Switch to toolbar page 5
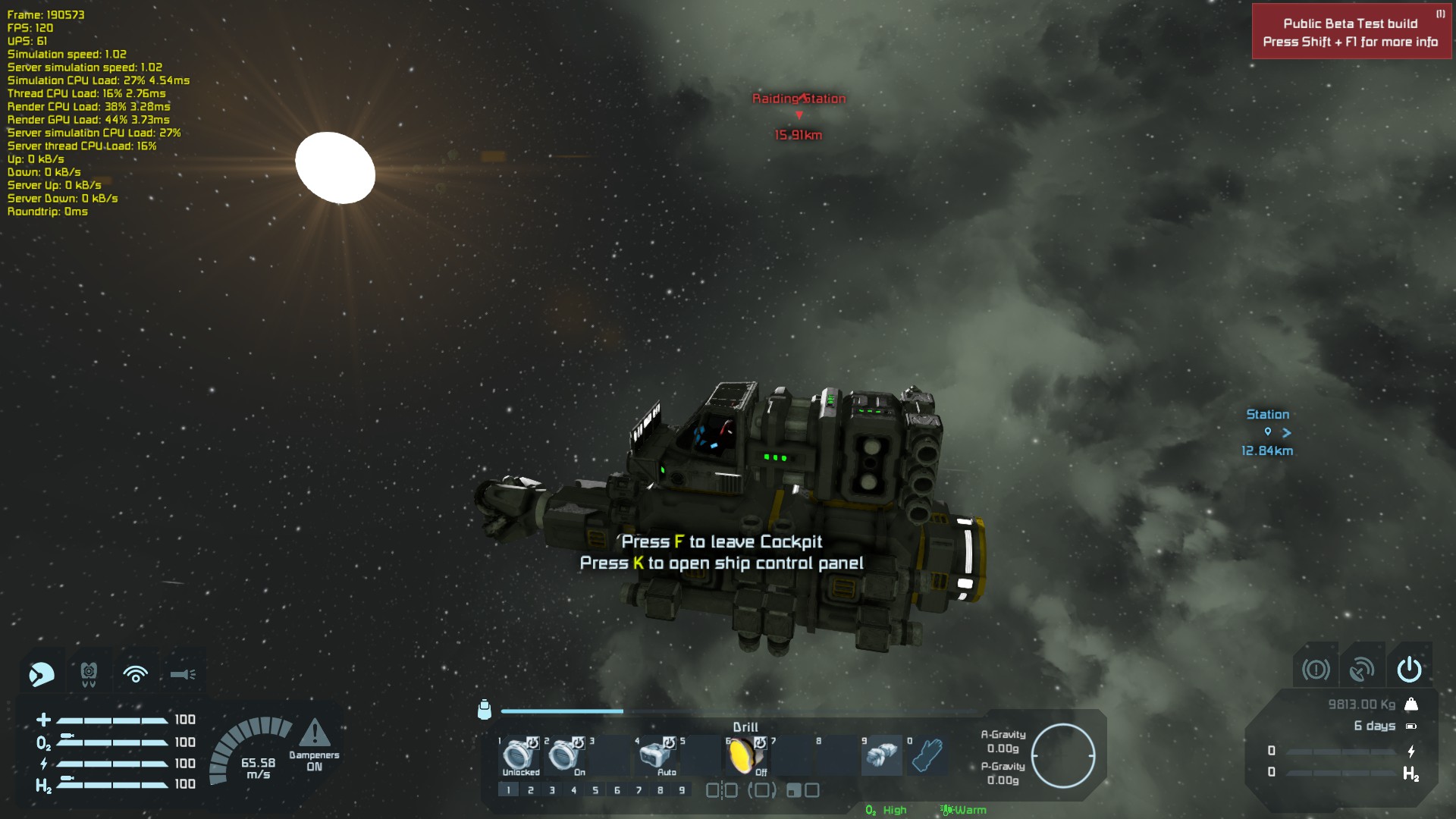The height and width of the screenshot is (819, 1456). pyautogui.click(x=595, y=790)
